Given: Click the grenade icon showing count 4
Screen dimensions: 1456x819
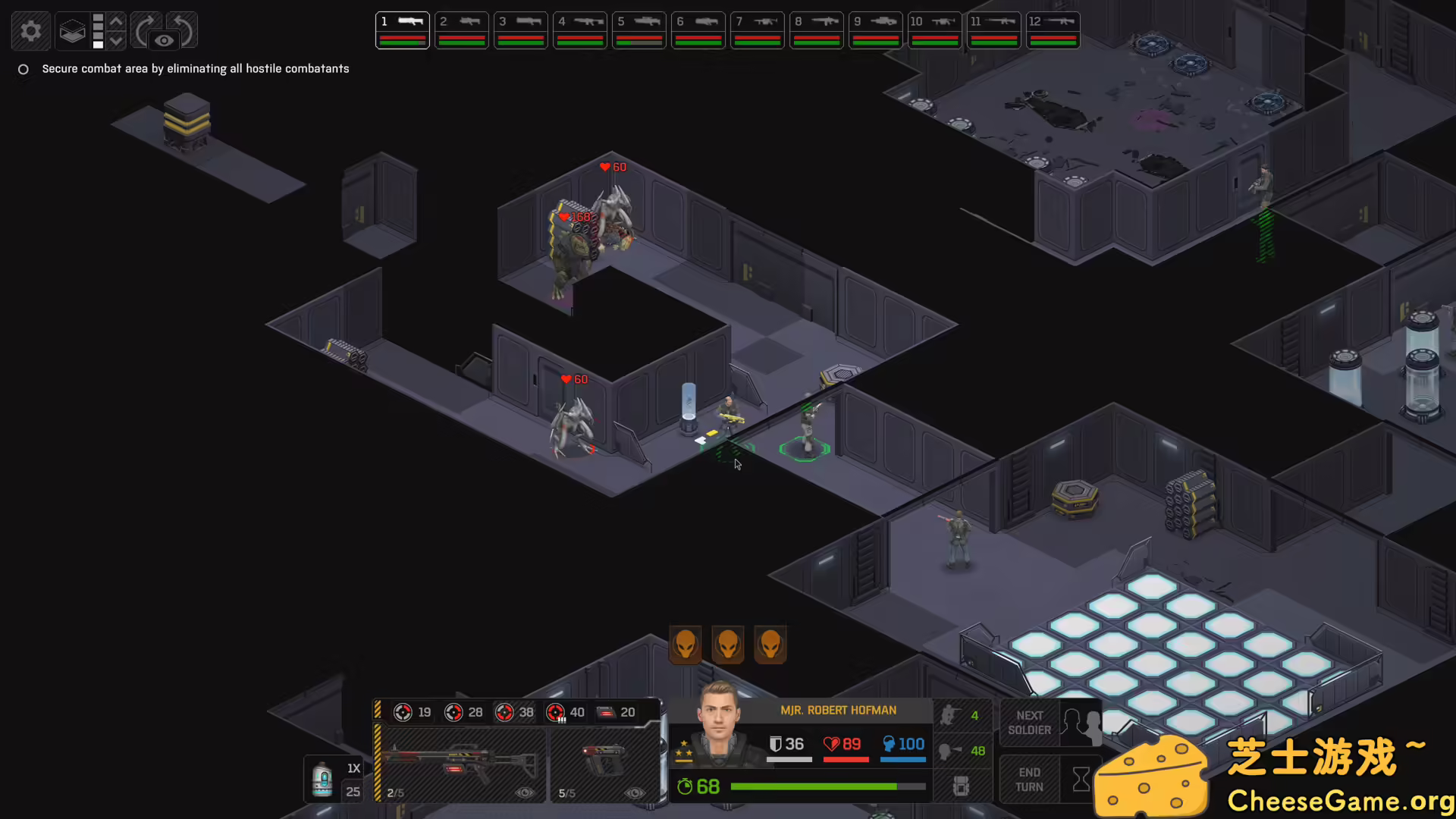Looking at the screenshot, I should coord(950,715).
